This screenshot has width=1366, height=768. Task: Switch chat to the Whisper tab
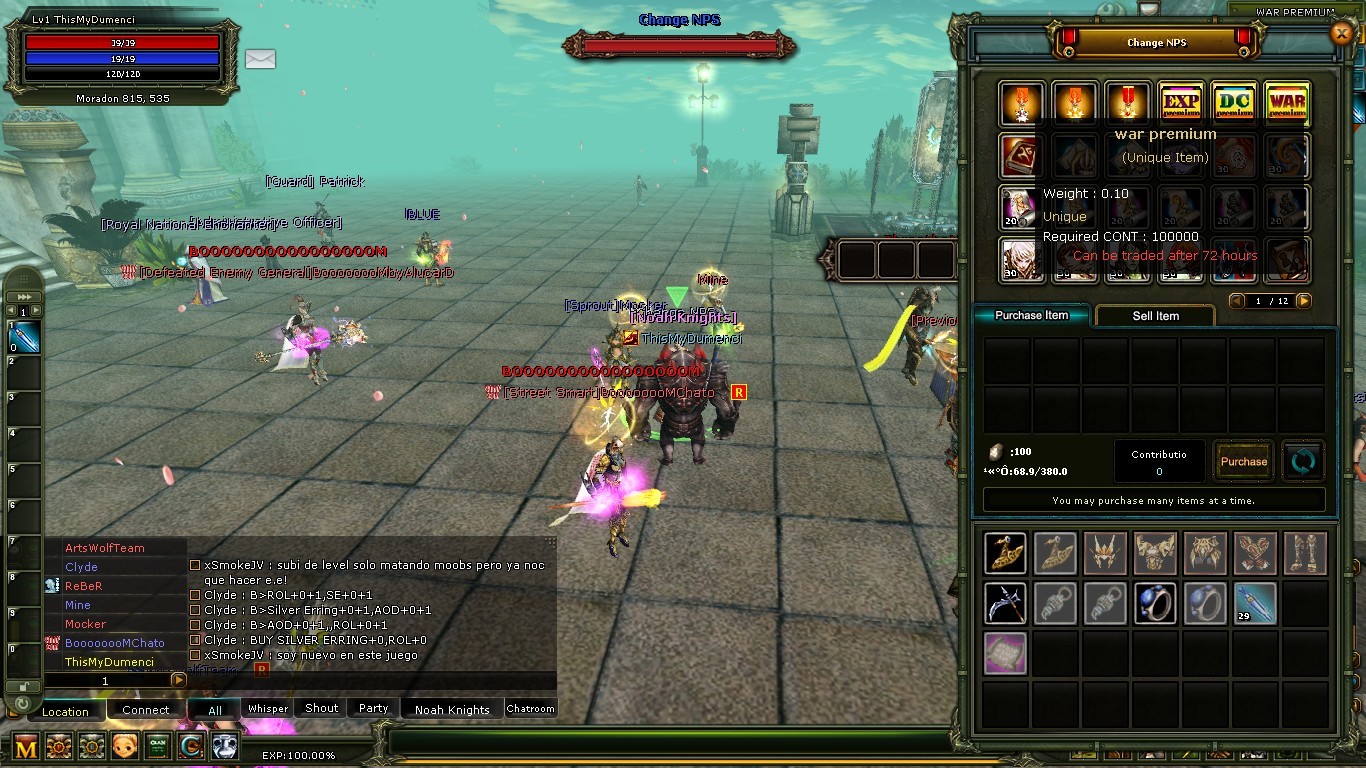[268, 709]
